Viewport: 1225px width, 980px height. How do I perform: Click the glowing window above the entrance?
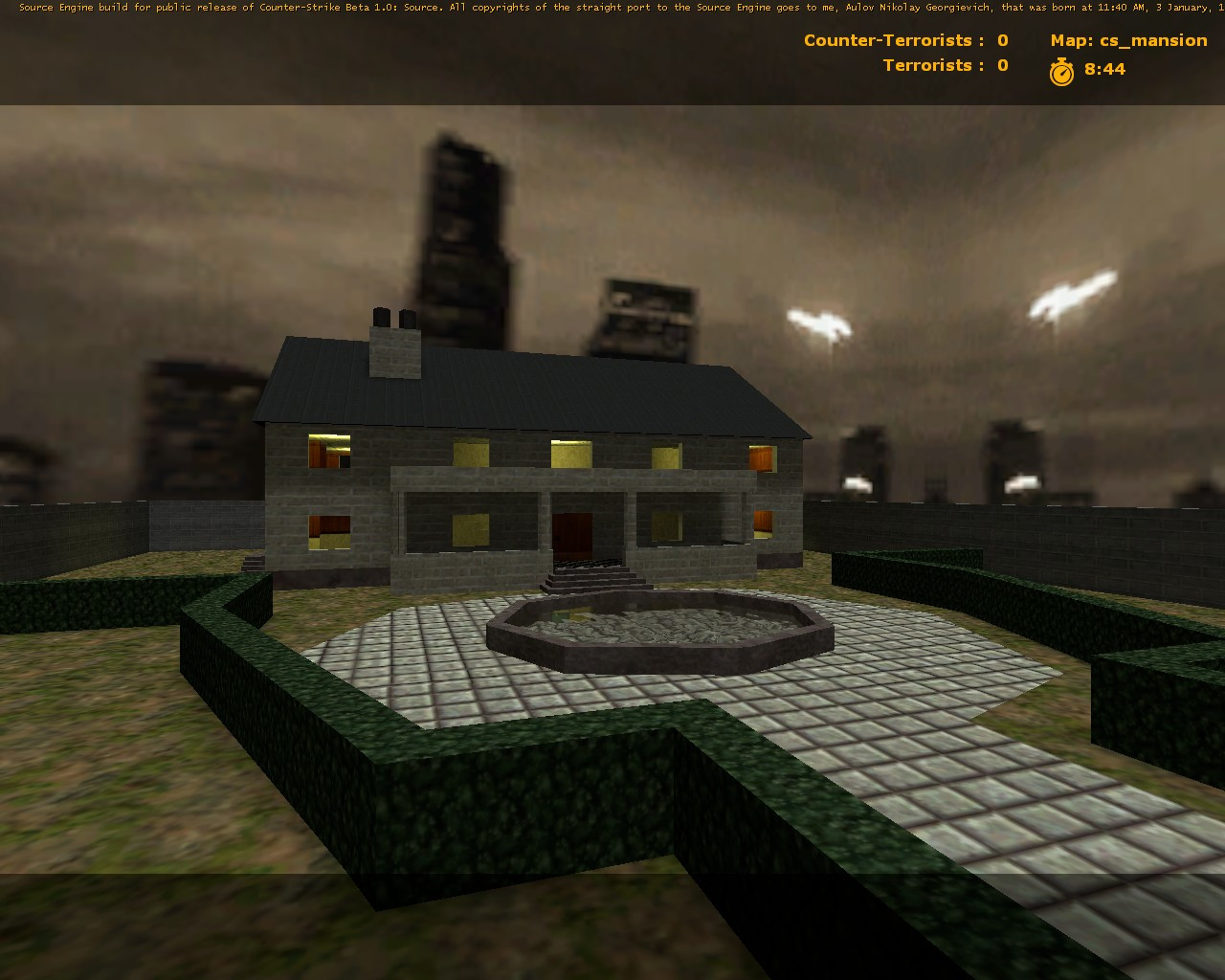[571, 455]
